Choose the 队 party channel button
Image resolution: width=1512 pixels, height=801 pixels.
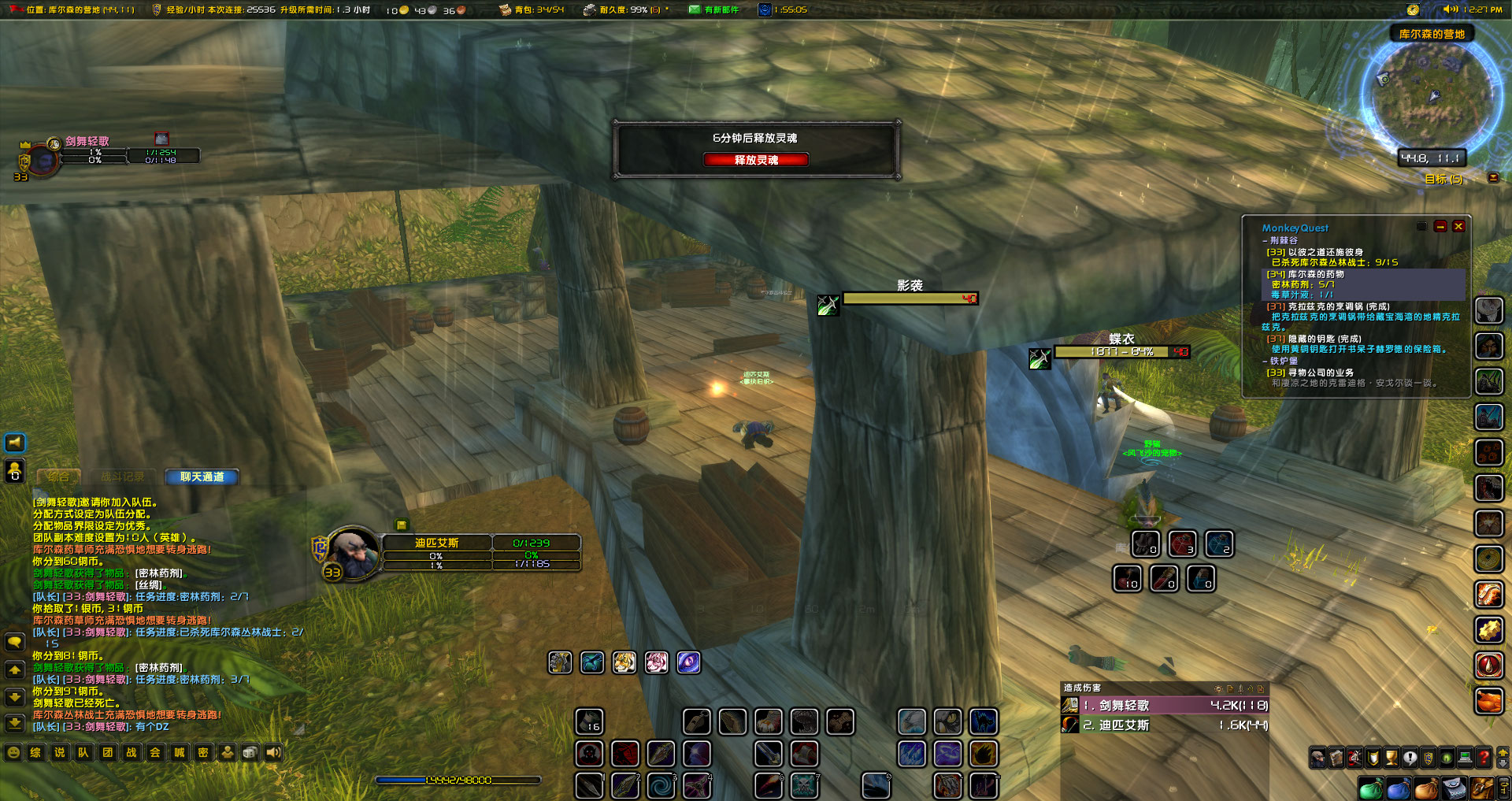[x=83, y=752]
